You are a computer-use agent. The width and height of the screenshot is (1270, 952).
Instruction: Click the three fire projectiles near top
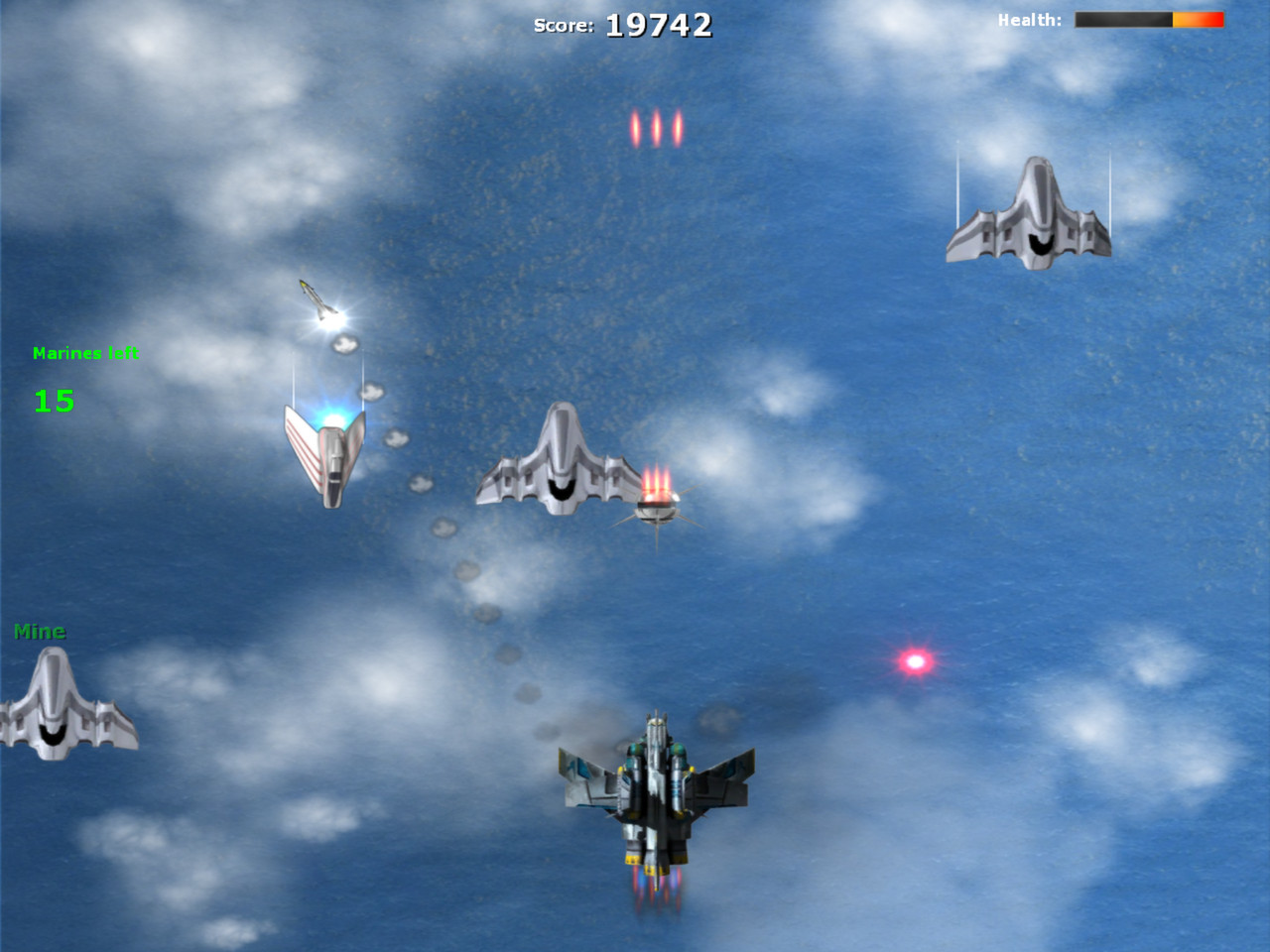[655, 126]
